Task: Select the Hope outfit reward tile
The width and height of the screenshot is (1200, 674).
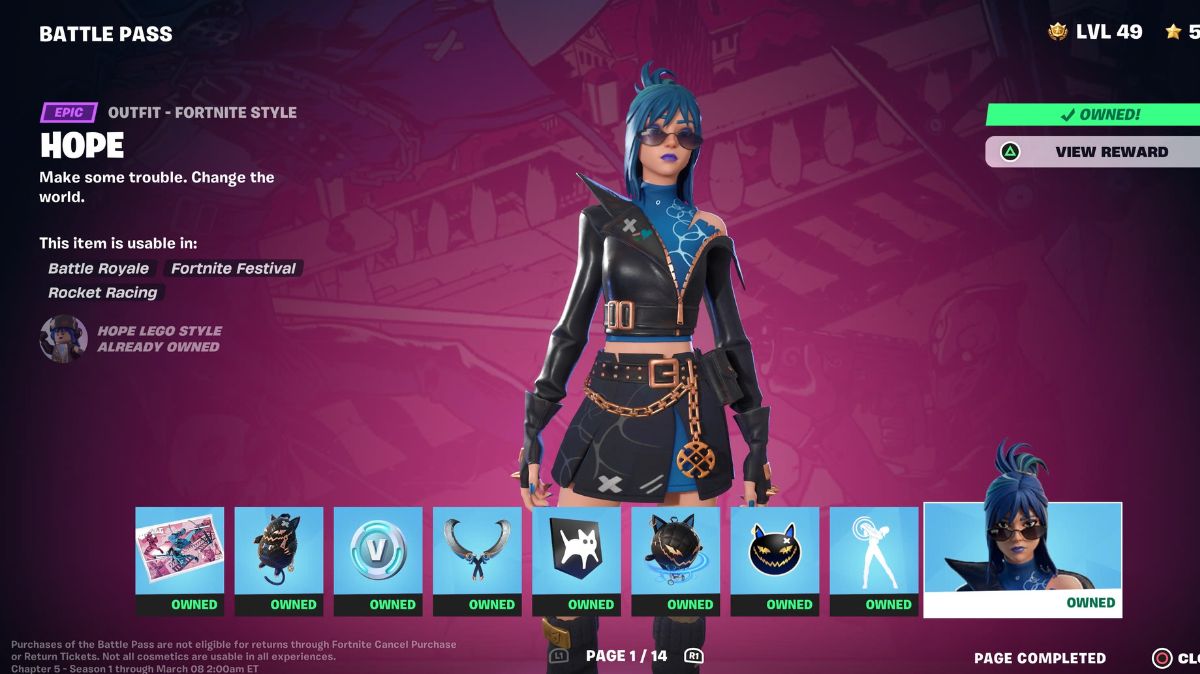Action: point(1022,560)
